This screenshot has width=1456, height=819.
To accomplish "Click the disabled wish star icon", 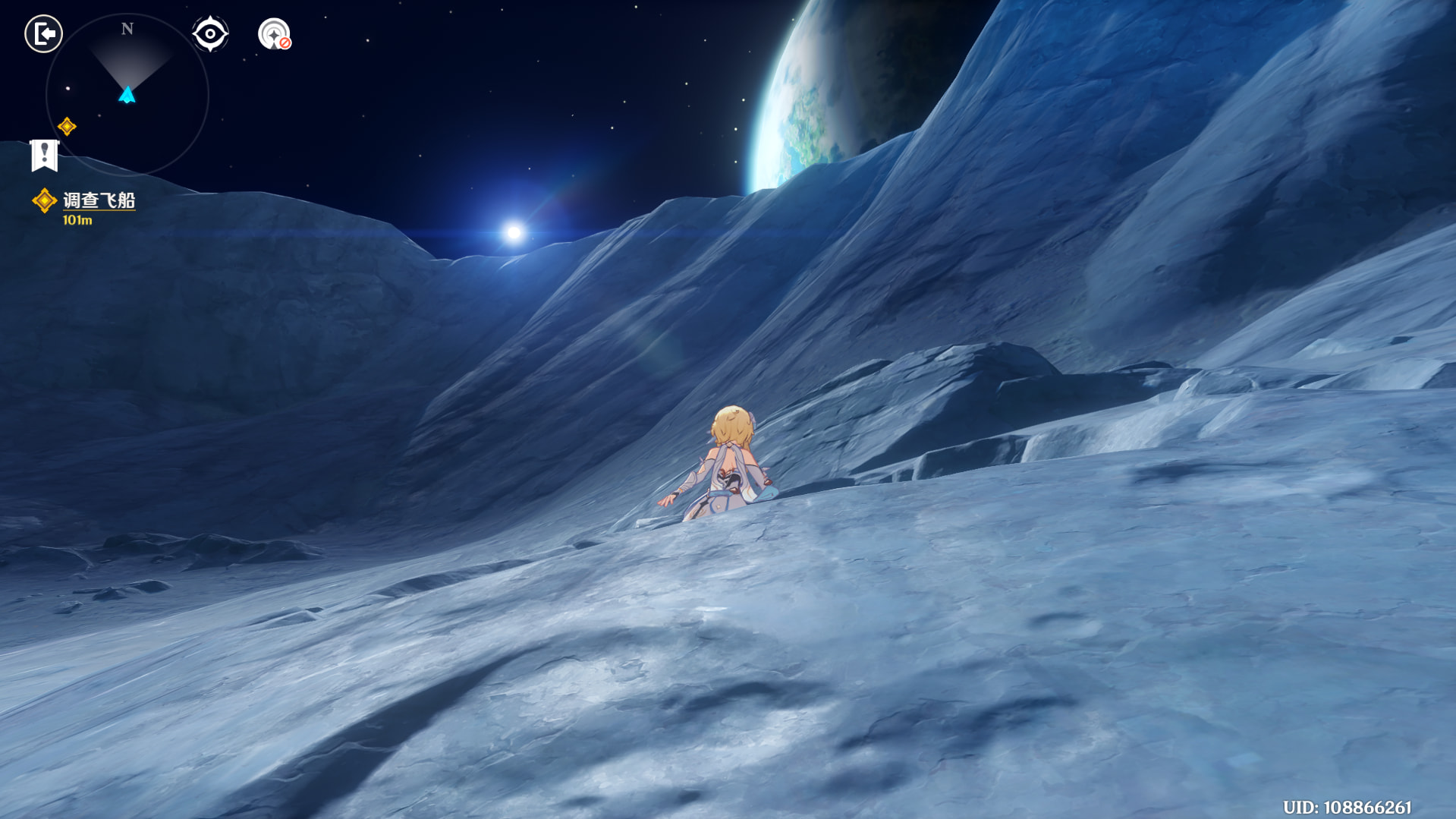I will 274,35.
